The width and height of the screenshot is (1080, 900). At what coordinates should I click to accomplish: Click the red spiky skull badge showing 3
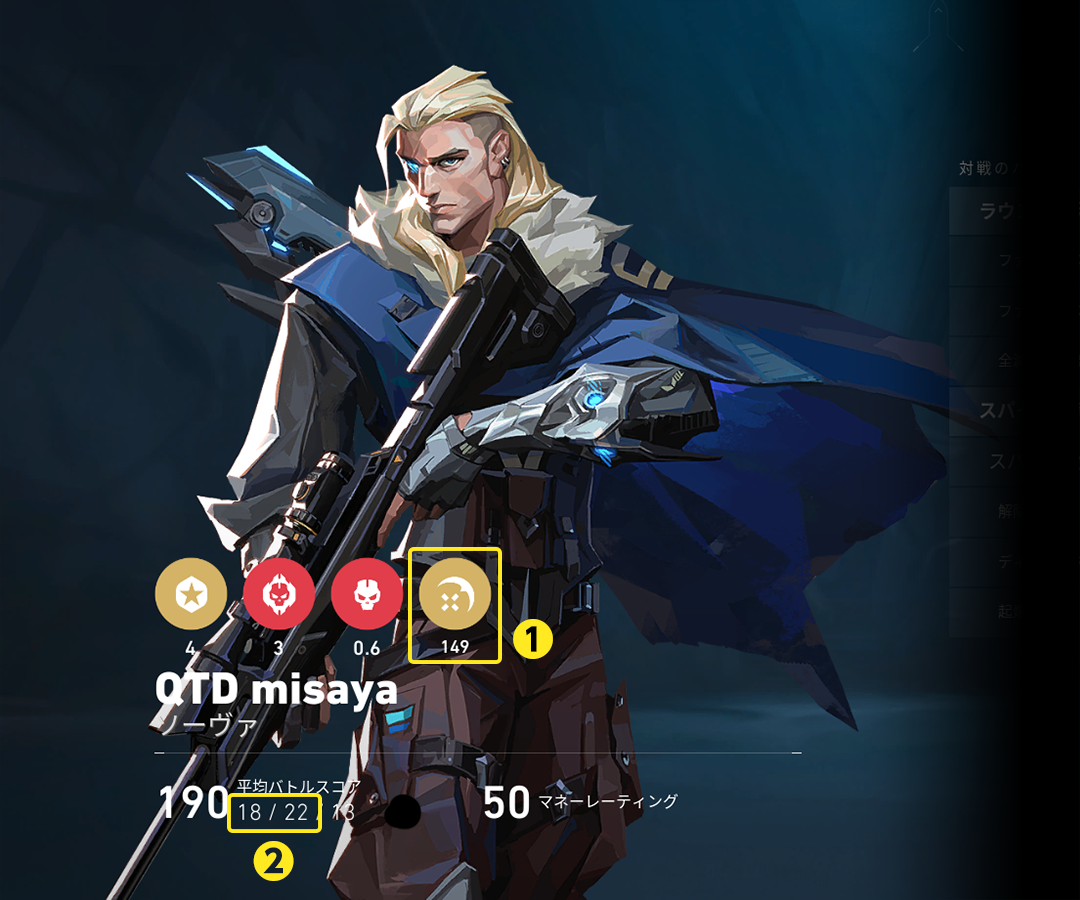click(x=279, y=594)
